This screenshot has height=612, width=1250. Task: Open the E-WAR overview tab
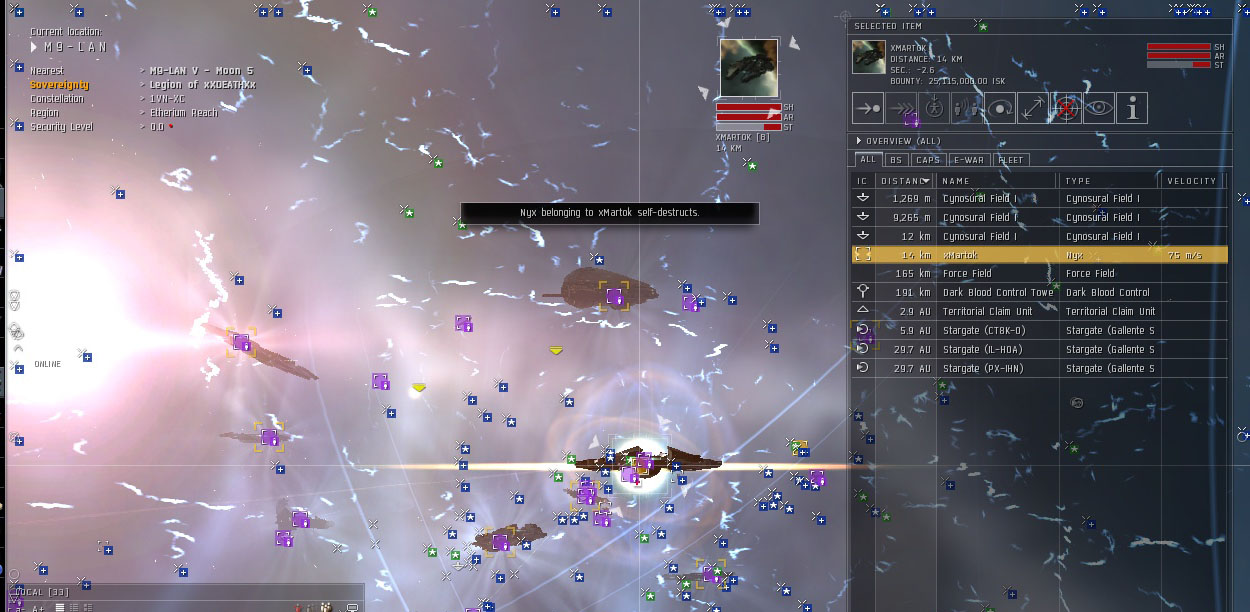click(968, 160)
